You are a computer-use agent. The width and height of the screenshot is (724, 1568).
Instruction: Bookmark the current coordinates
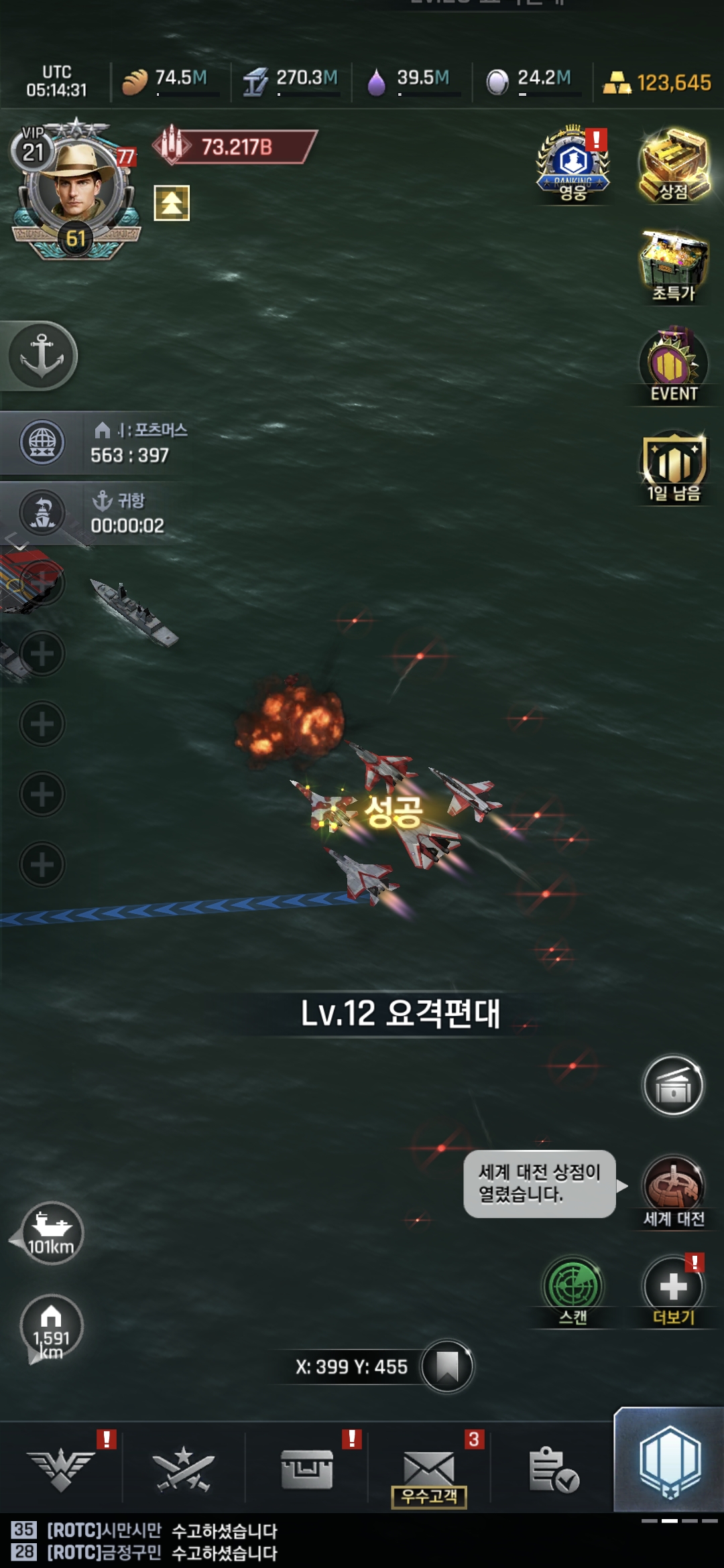click(x=447, y=1366)
